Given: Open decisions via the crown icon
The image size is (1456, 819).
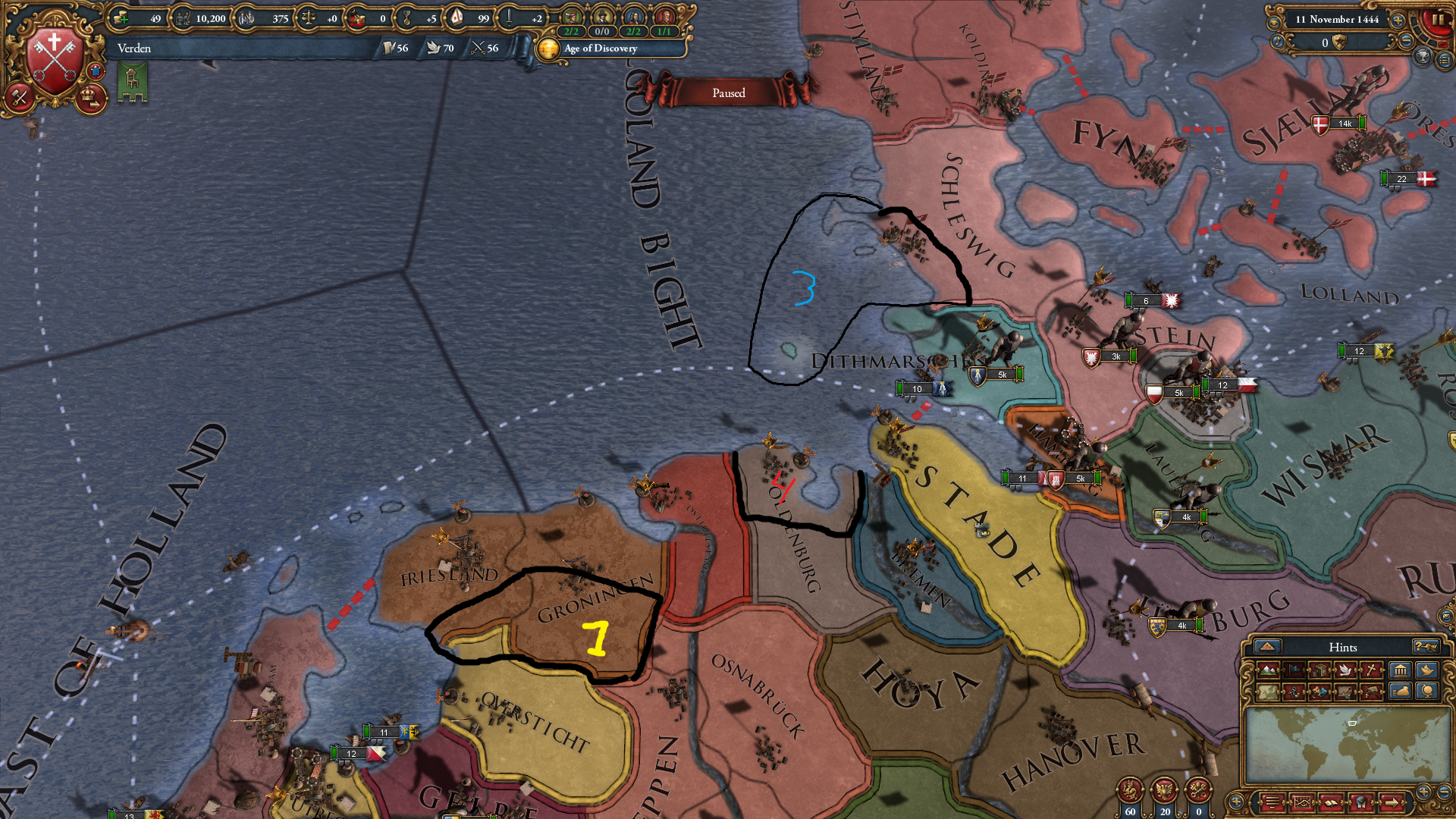Looking at the screenshot, I should [x=90, y=96].
